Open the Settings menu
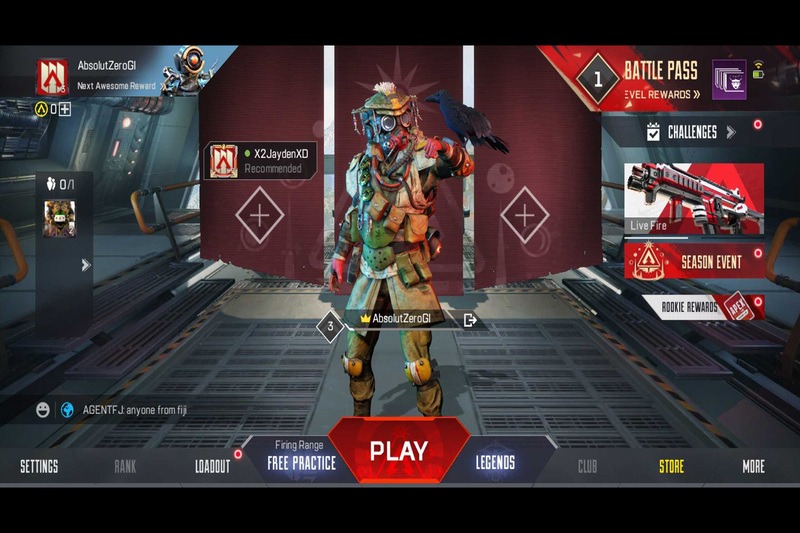 pos(39,466)
